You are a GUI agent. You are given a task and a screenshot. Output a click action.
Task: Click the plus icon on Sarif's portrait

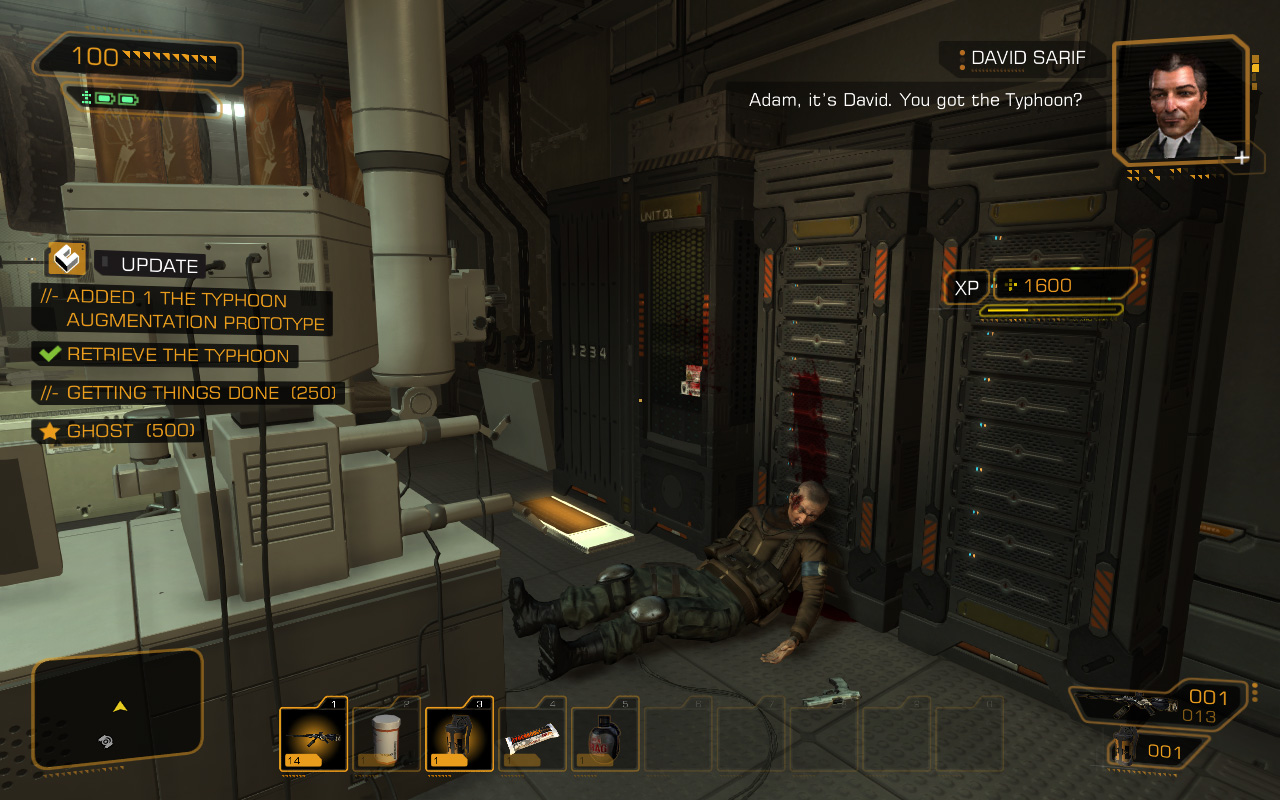click(x=1241, y=157)
